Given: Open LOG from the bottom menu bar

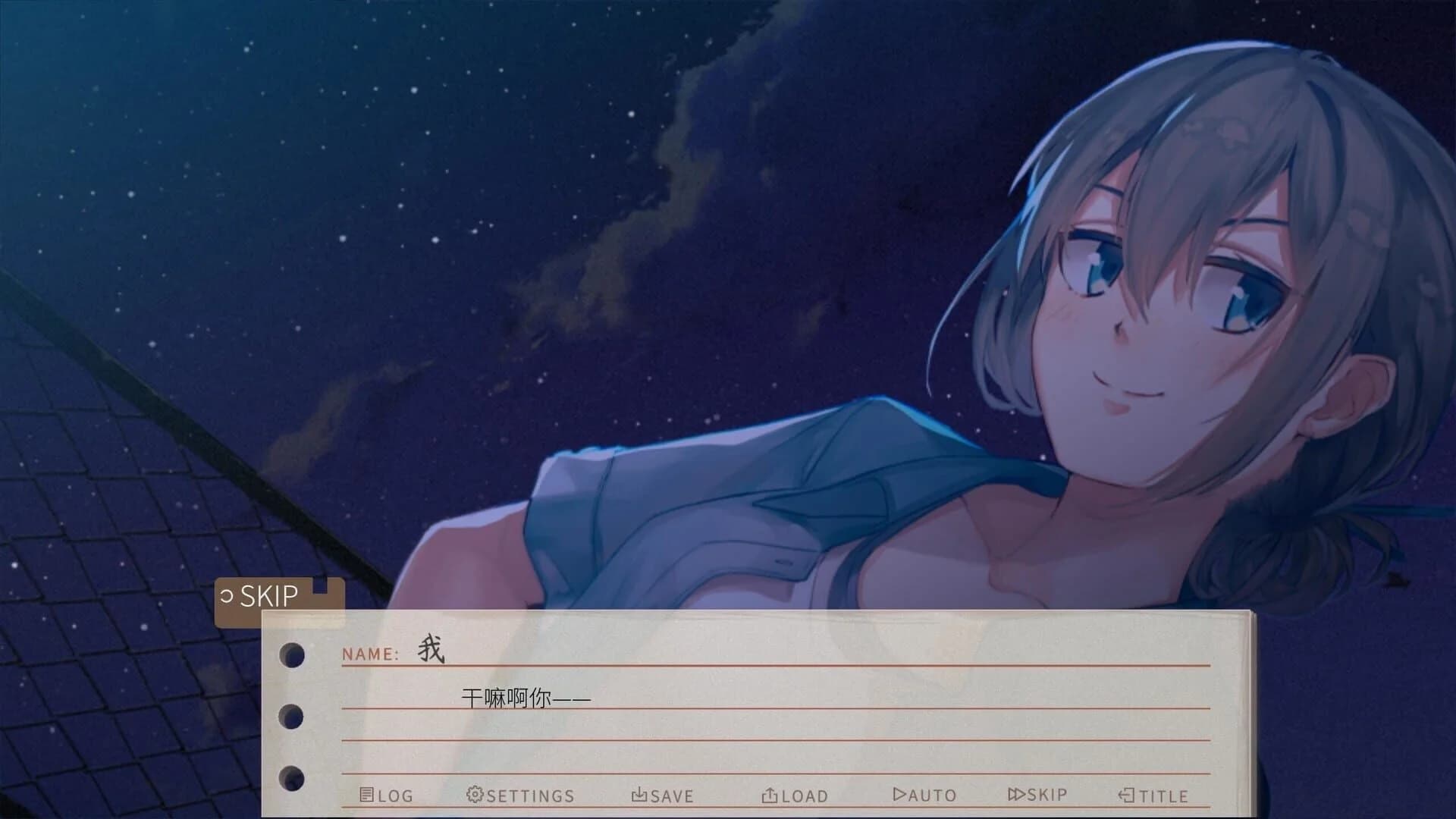Looking at the screenshot, I should point(387,795).
